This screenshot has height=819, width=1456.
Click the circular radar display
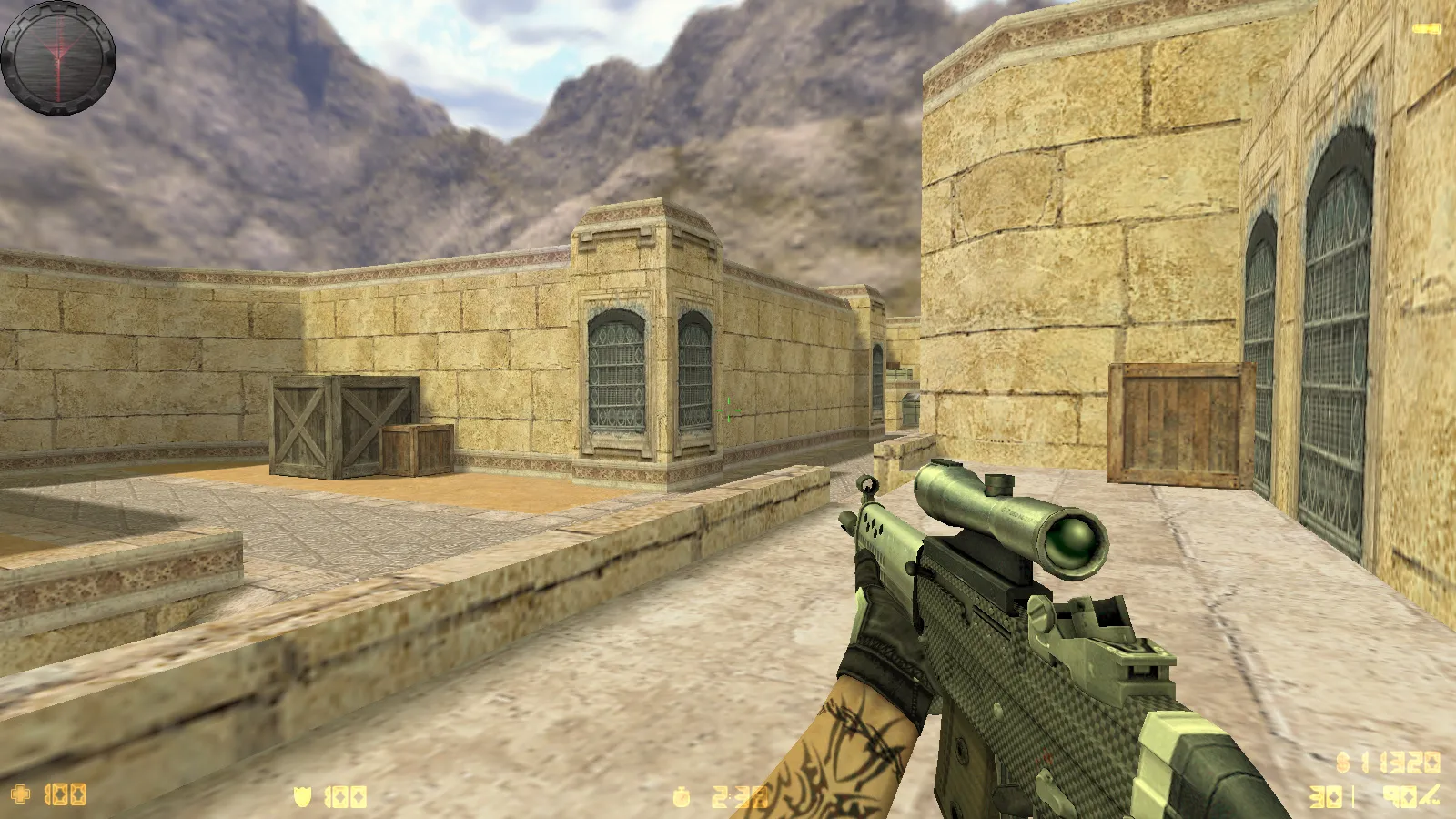coord(58,58)
